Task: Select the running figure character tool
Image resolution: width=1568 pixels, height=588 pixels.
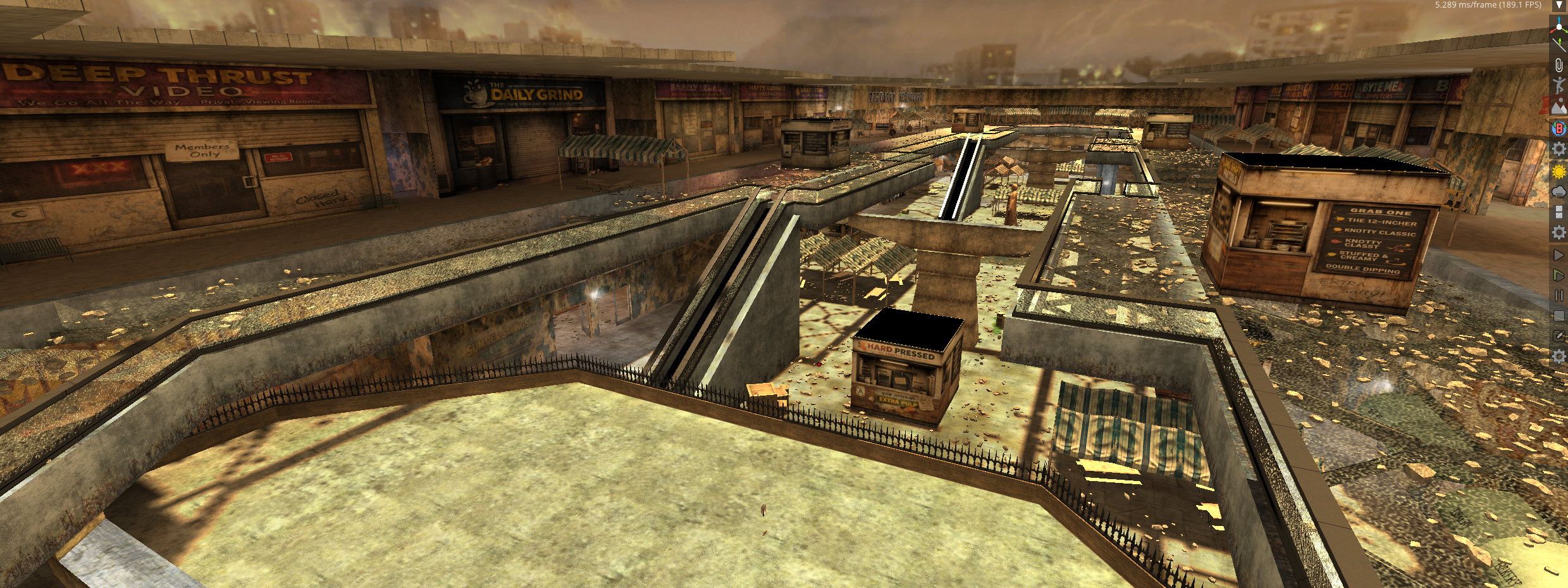Action: coord(1559,85)
